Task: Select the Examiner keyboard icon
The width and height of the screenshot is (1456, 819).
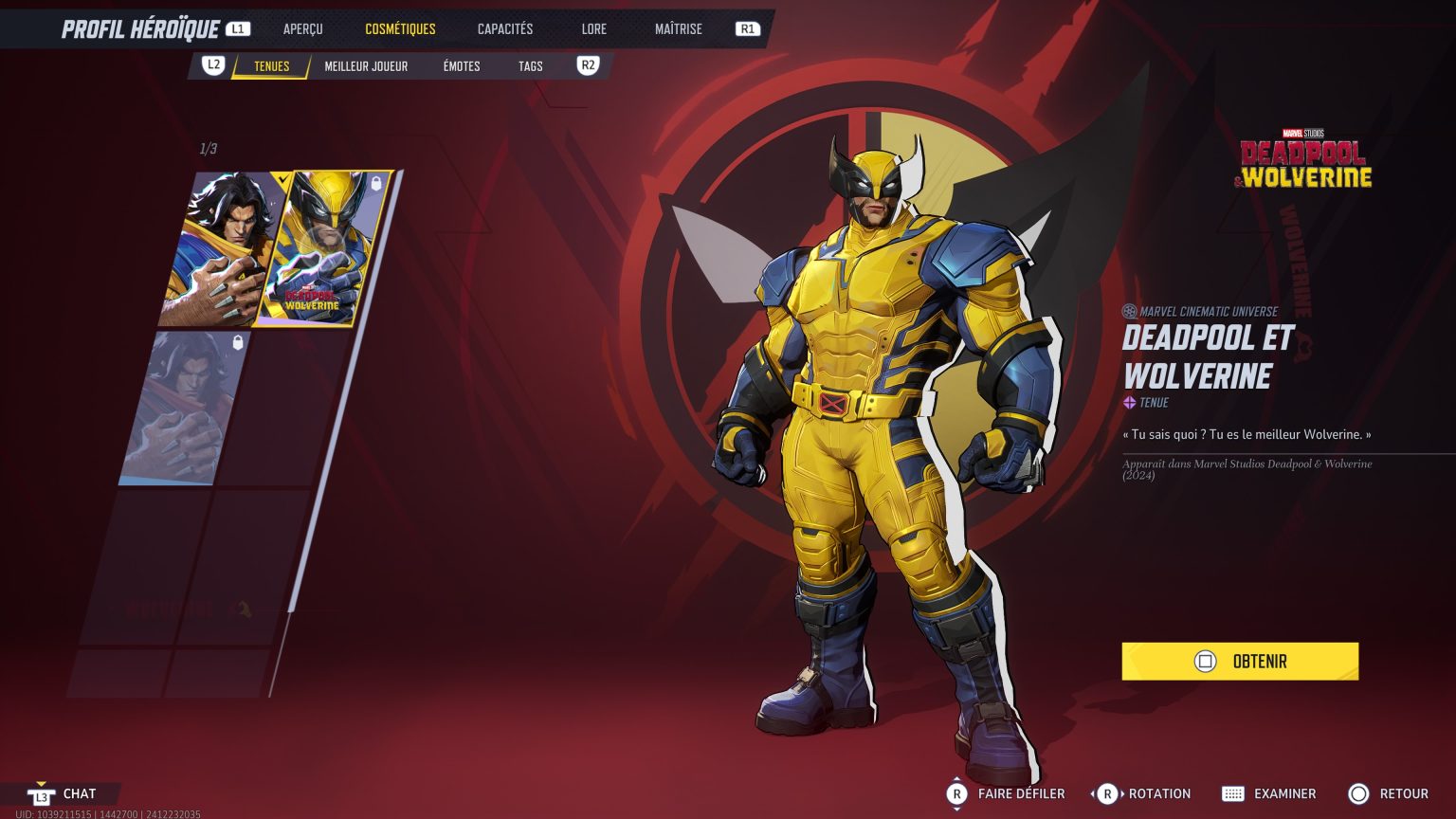Action: (1234, 793)
